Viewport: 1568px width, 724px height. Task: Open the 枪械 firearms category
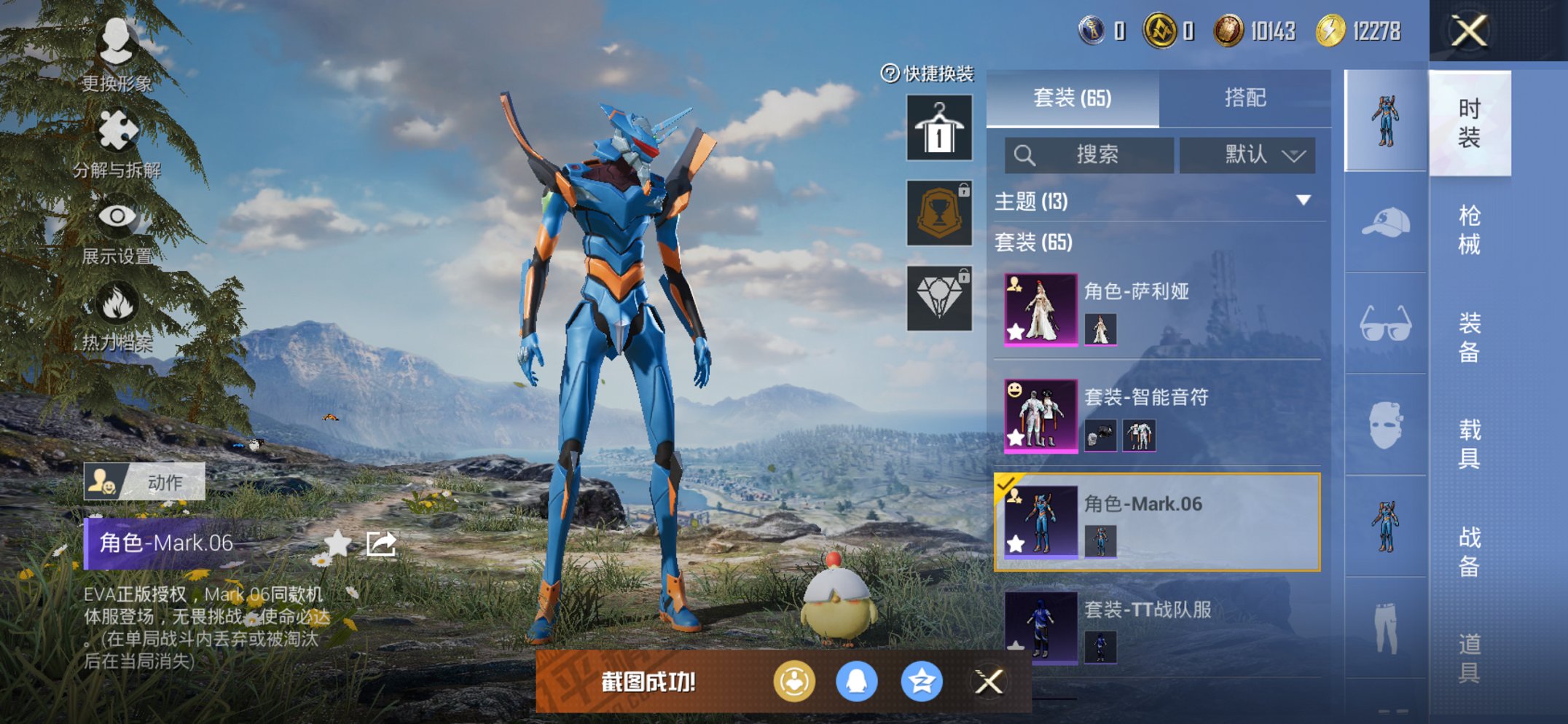coord(1469,230)
